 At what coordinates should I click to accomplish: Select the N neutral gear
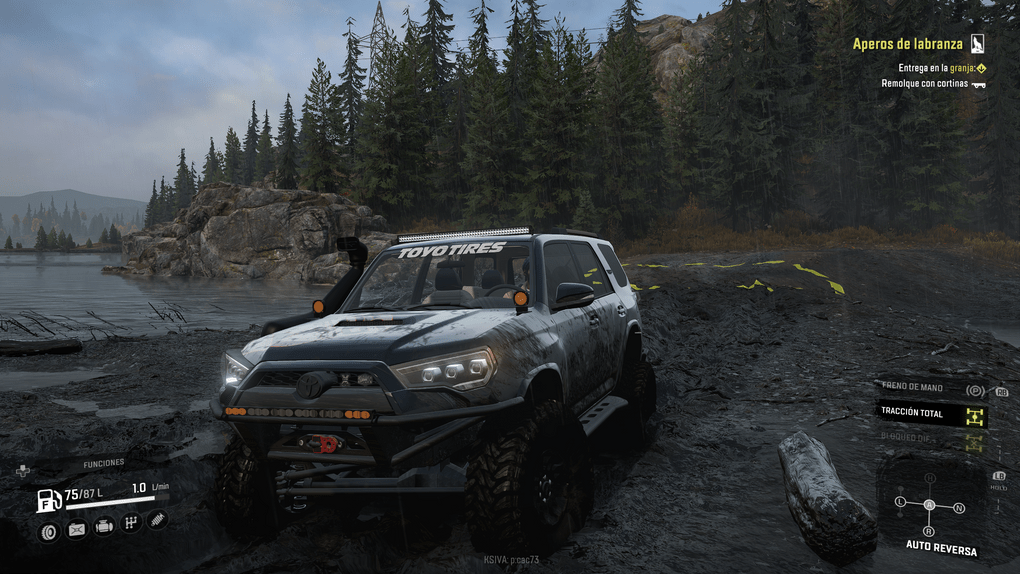(x=960, y=509)
